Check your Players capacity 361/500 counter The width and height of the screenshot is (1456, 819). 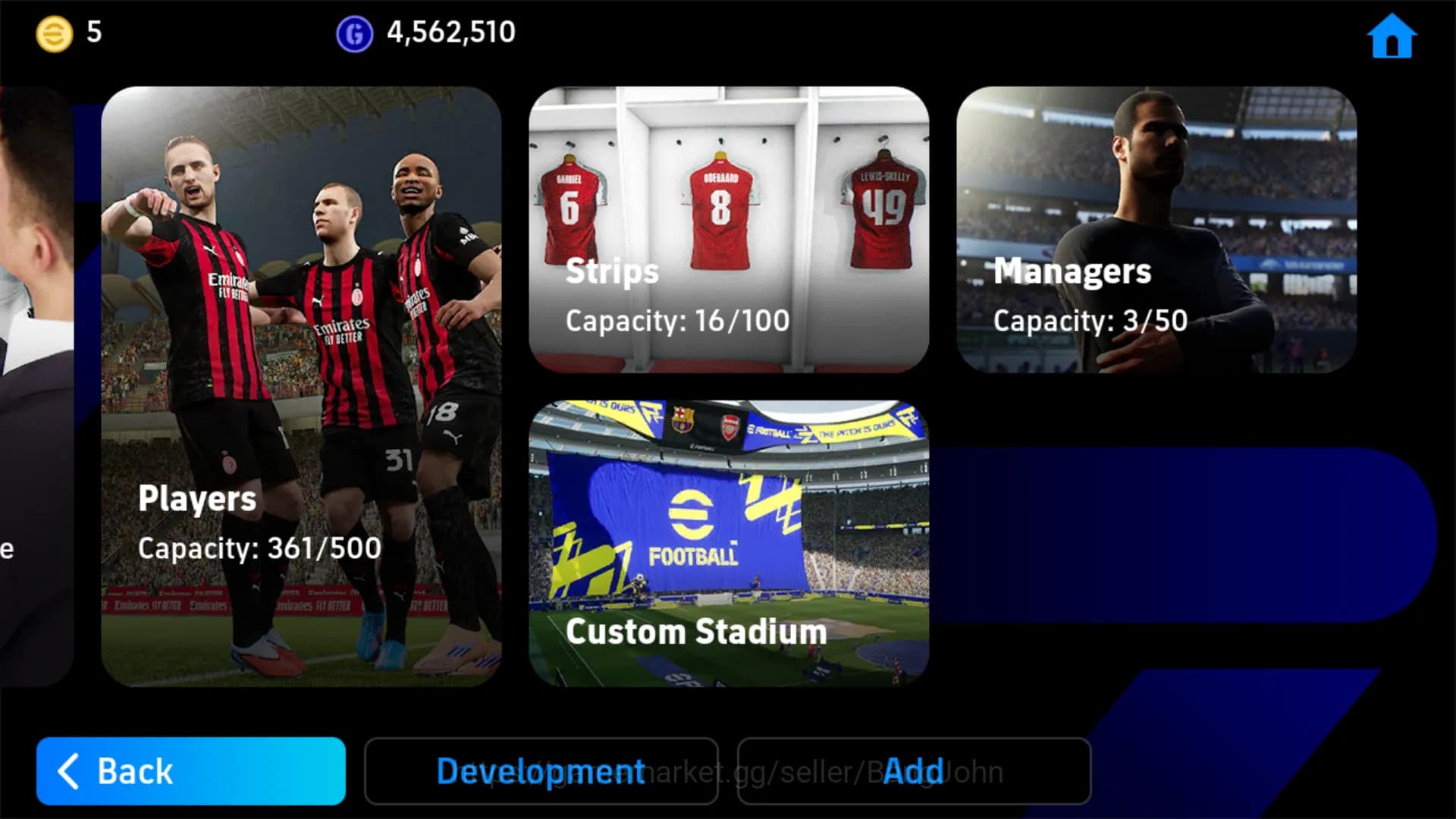(x=259, y=548)
